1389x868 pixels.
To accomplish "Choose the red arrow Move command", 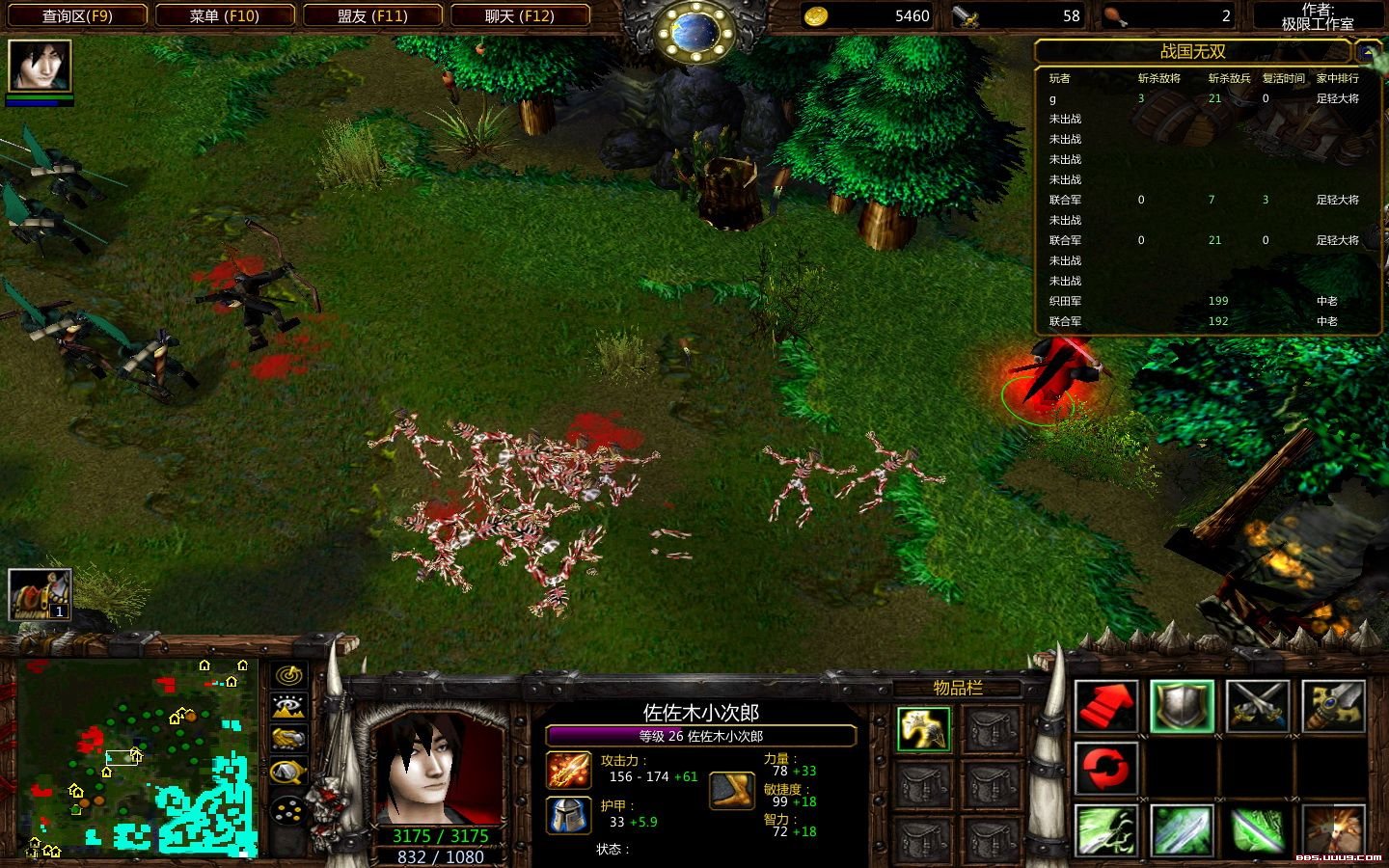I will pyautogui.click(x=1106, y=705).
